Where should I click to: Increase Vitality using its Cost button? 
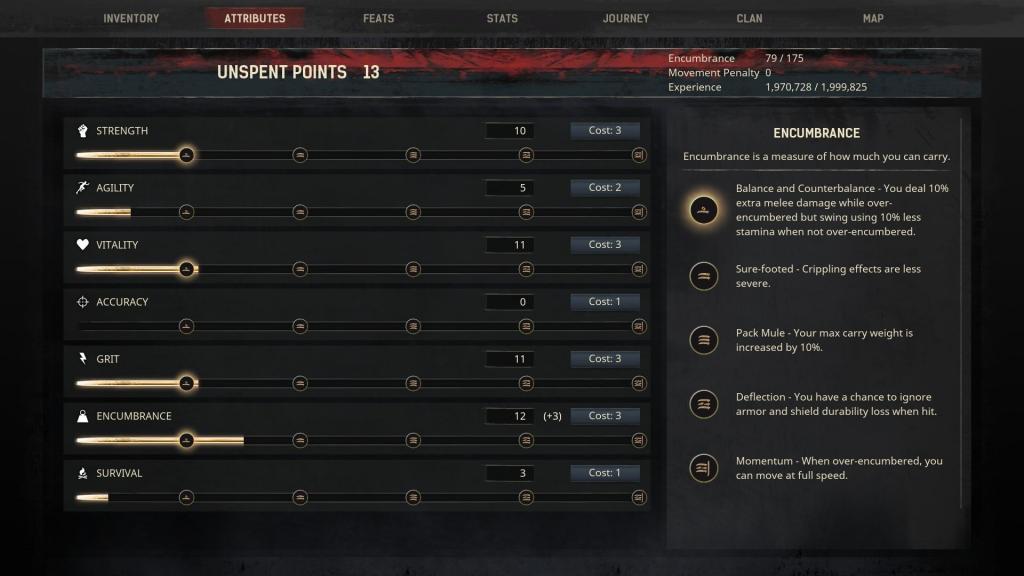[x=604, y=245]
